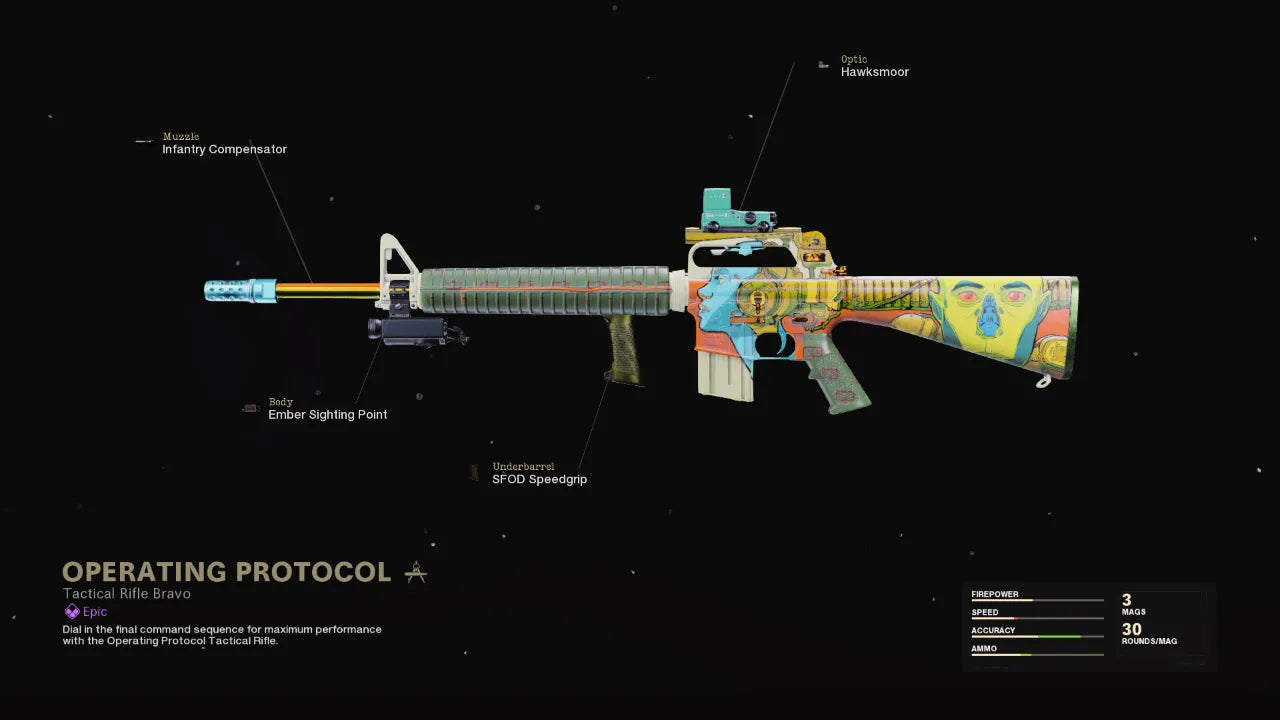Choose the Hawksmoor optic attachment label
This screenshot has width=1280, height=720.
(874, 72)
